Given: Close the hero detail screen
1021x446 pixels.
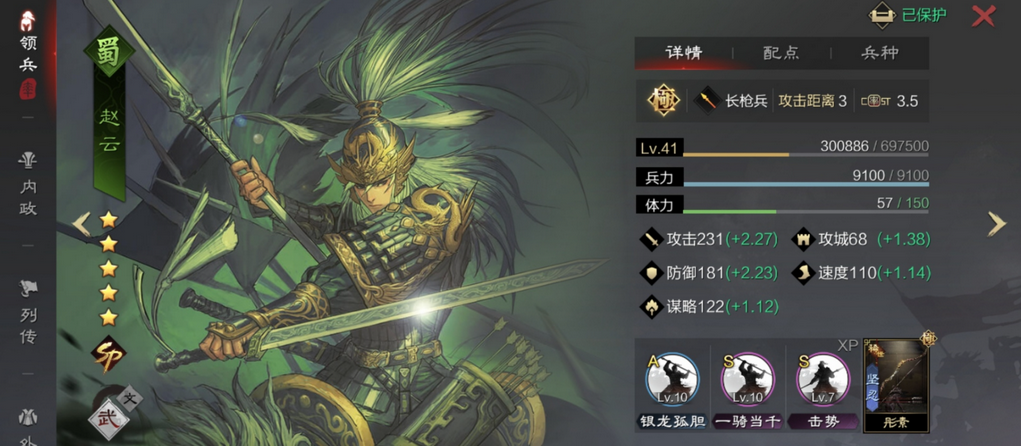Looking at the screenshot, I should click(x=984, y=15).
